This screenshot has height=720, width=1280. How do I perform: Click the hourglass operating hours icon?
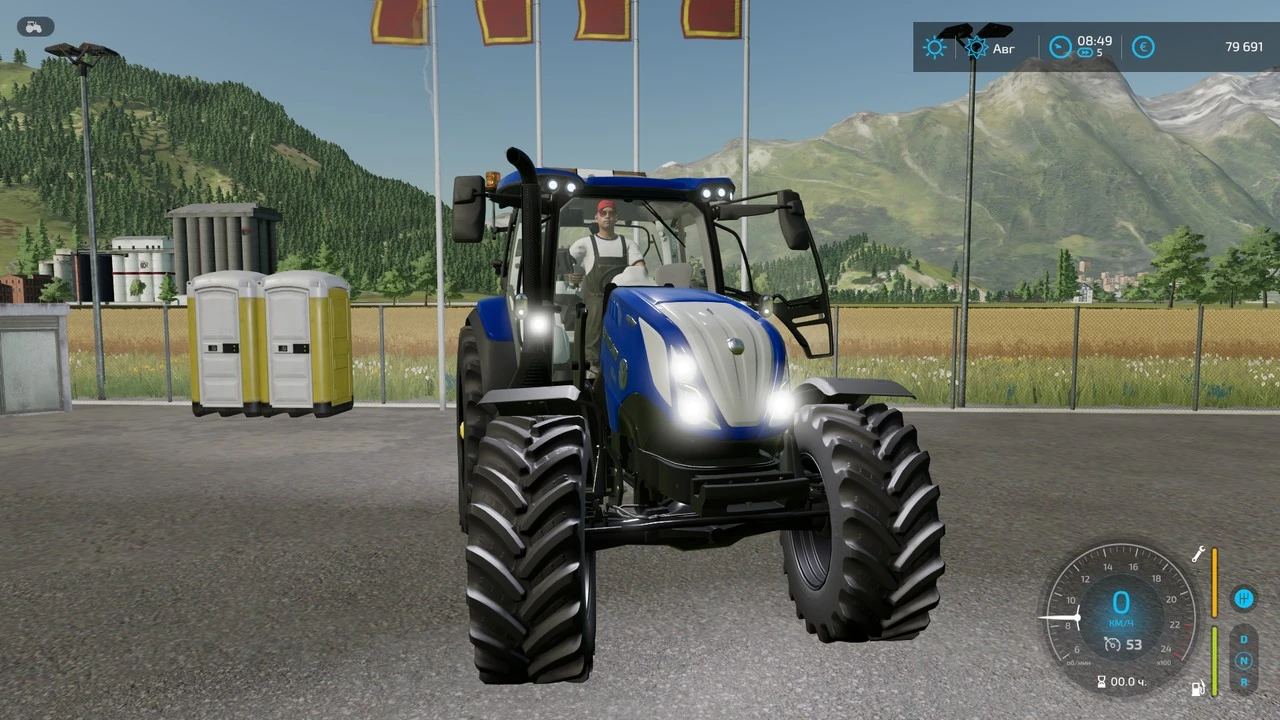[x=1104, y=681]
